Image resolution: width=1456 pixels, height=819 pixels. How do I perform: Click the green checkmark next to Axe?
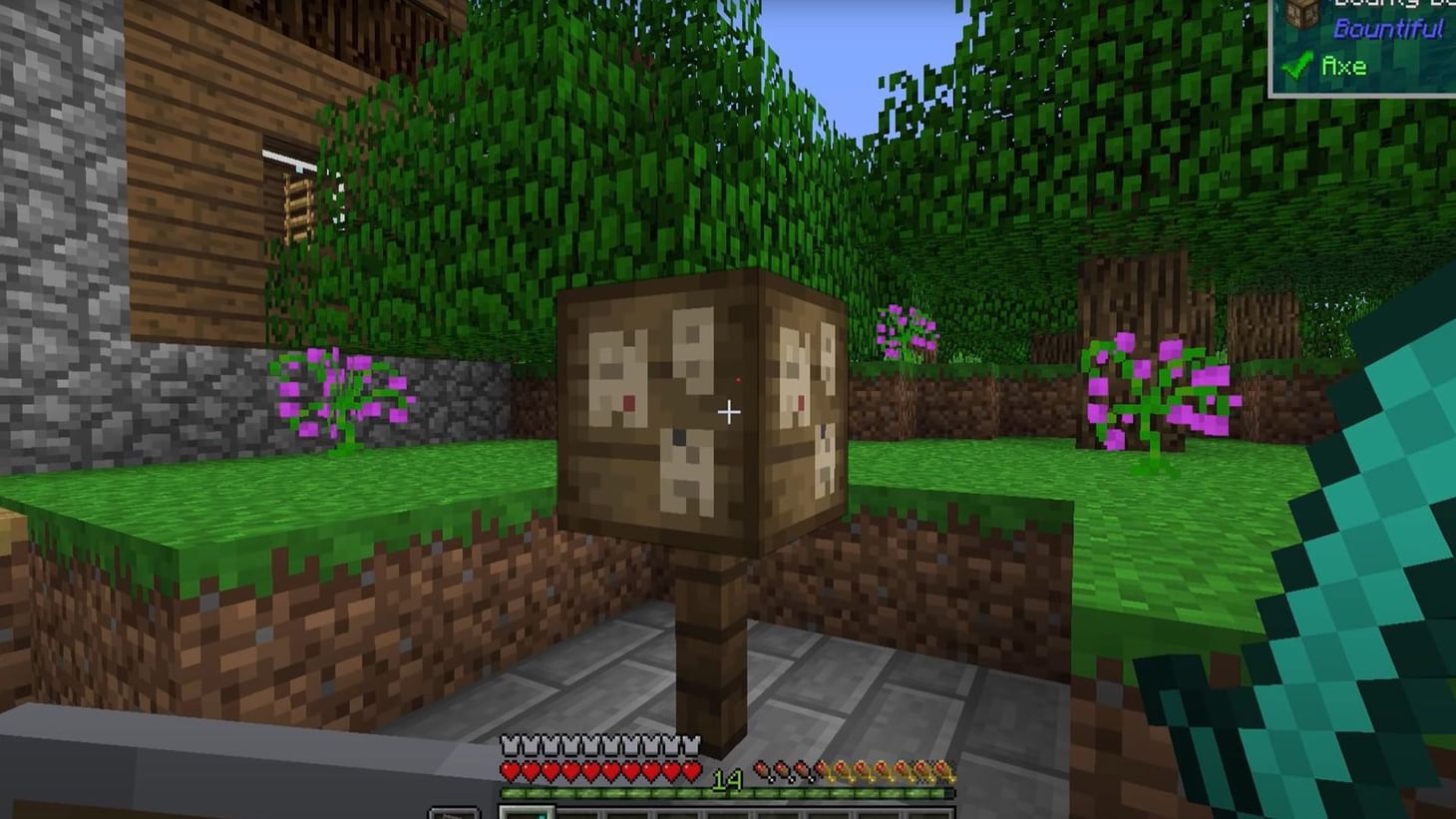(1296, 65)
